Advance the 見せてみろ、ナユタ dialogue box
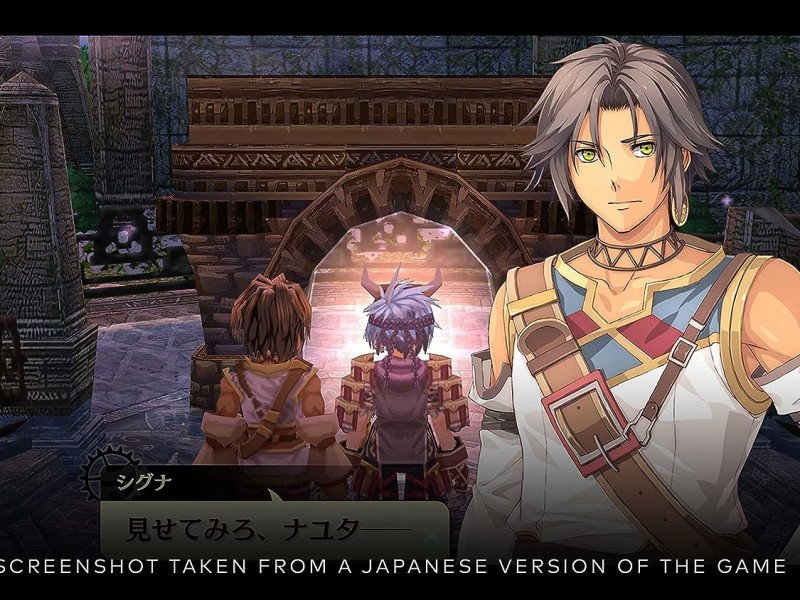 click(270, 525)
